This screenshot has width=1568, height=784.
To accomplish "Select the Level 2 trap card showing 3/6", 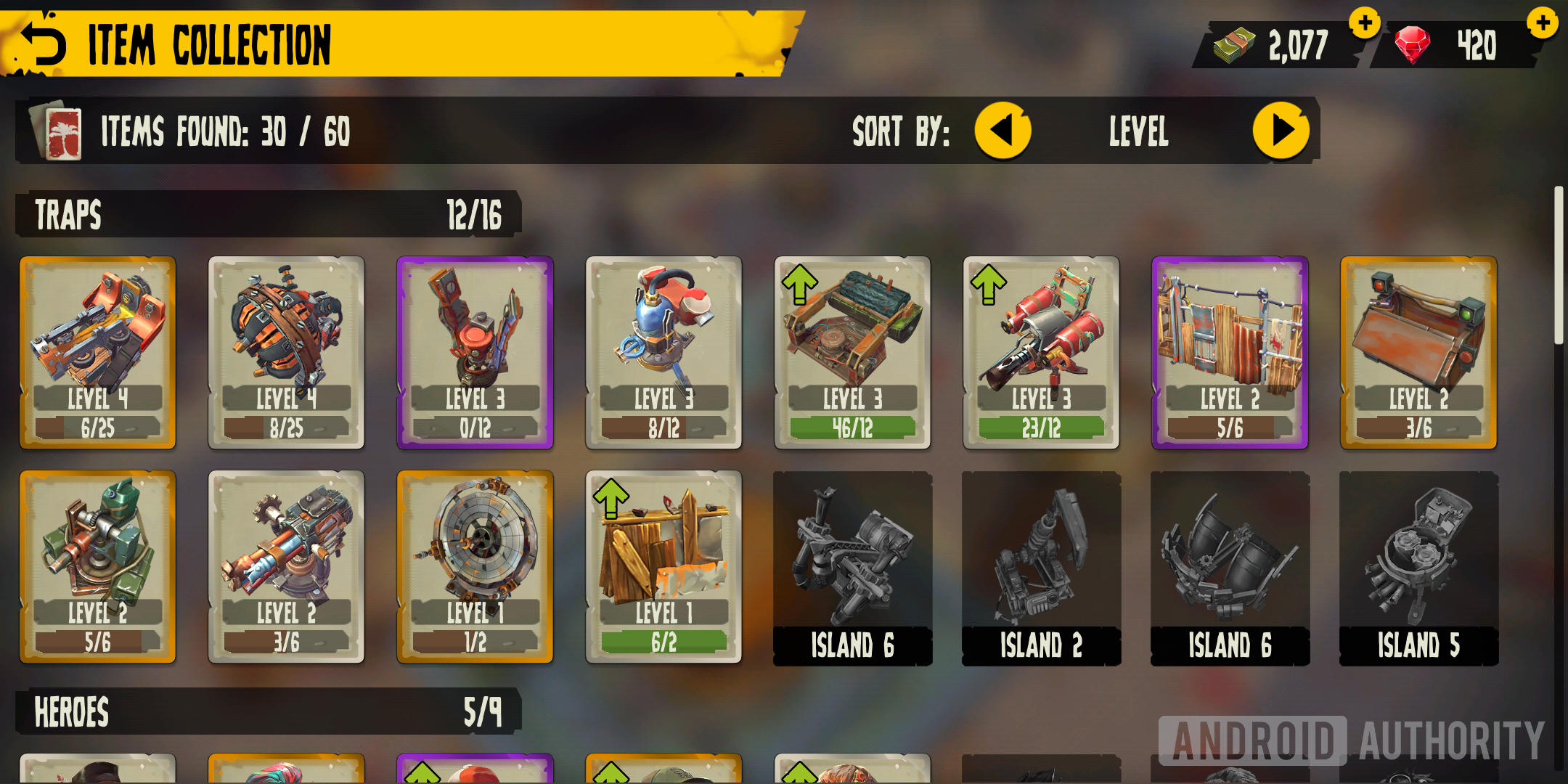I will [x=1419, y=352].
